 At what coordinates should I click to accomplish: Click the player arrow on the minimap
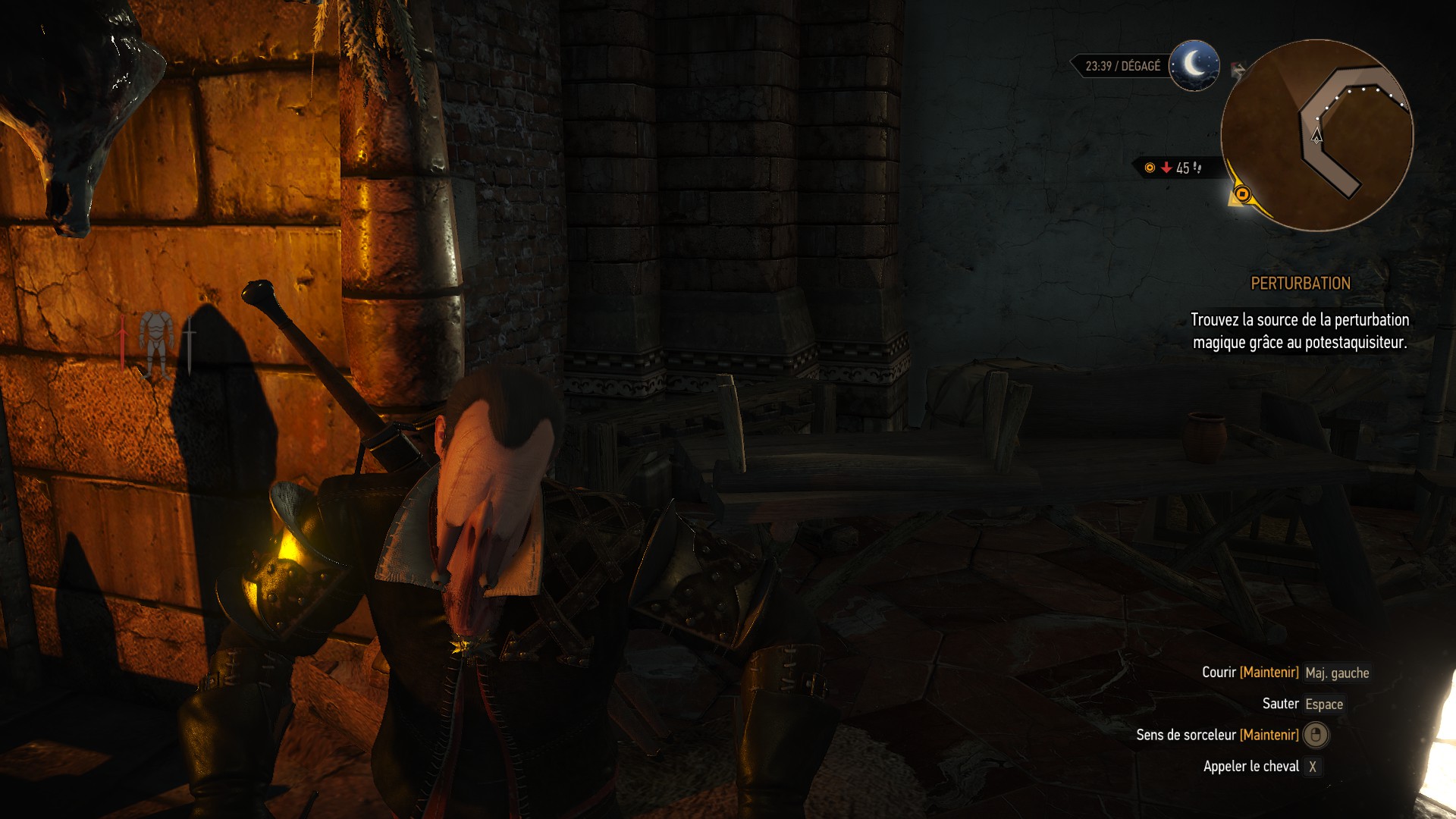[1316, 136]
